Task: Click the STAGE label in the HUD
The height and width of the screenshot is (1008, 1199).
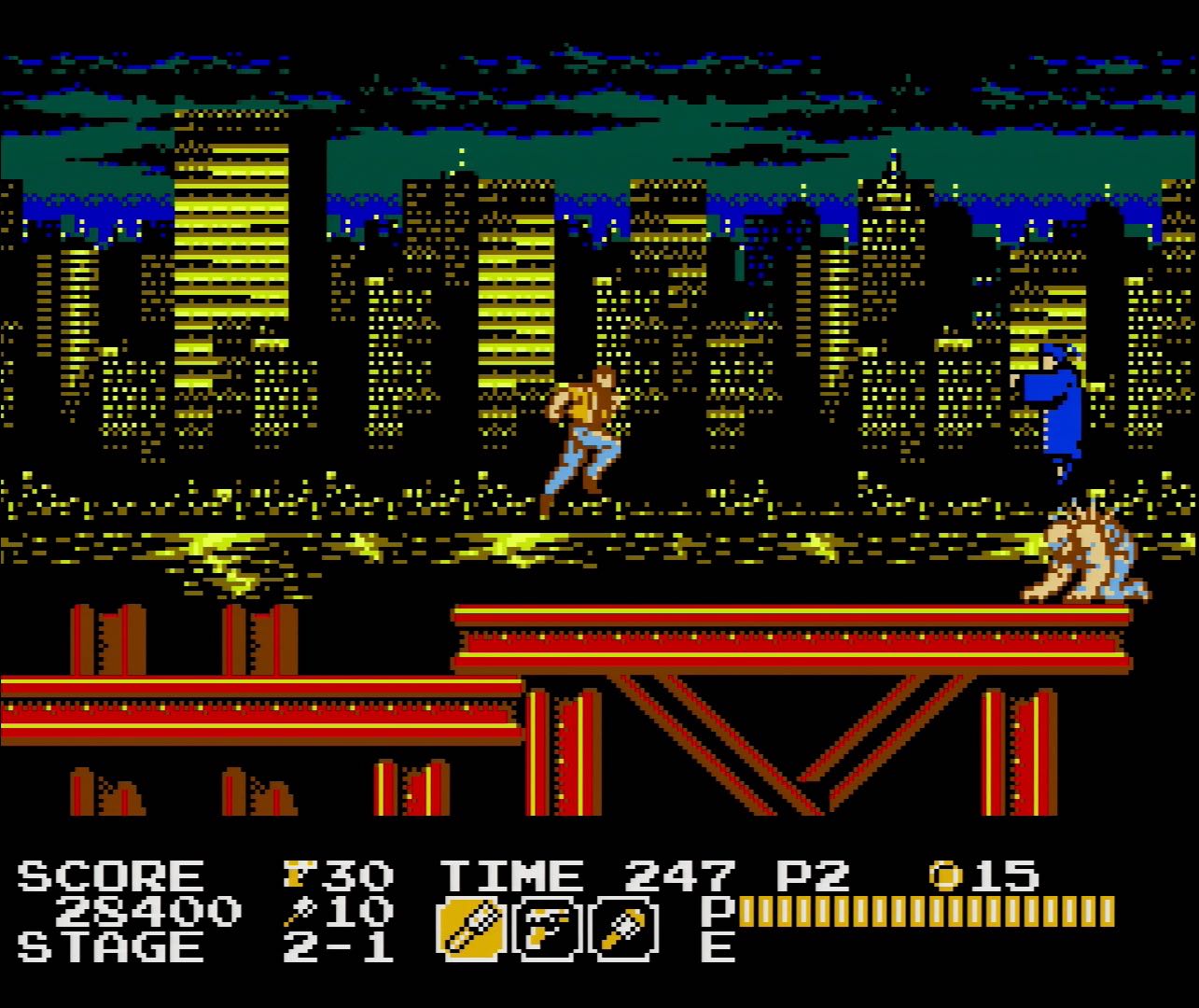Action: click(103, 947)
